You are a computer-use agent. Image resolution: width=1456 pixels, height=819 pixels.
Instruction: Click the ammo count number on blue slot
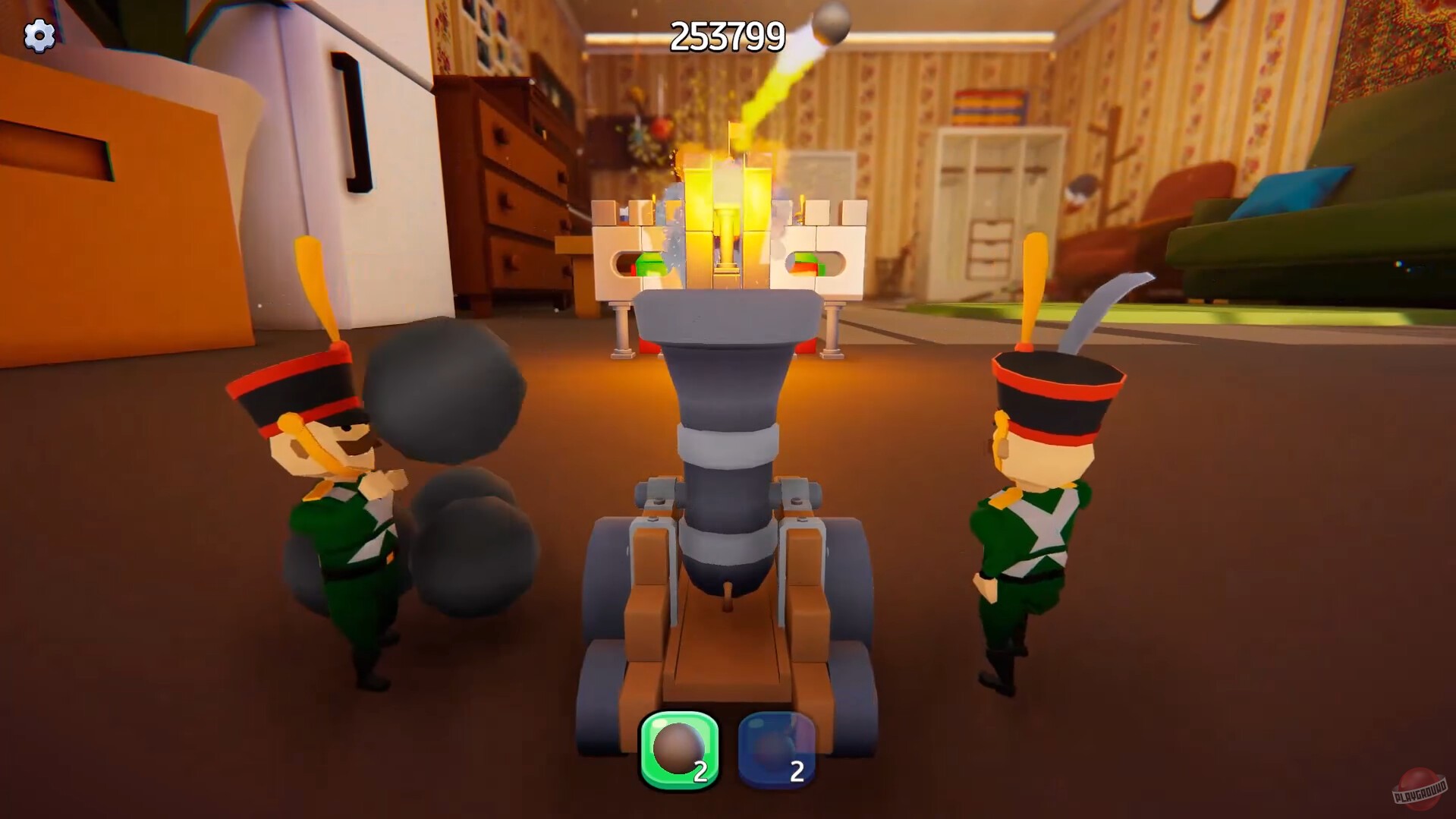(x=797, y=770)
